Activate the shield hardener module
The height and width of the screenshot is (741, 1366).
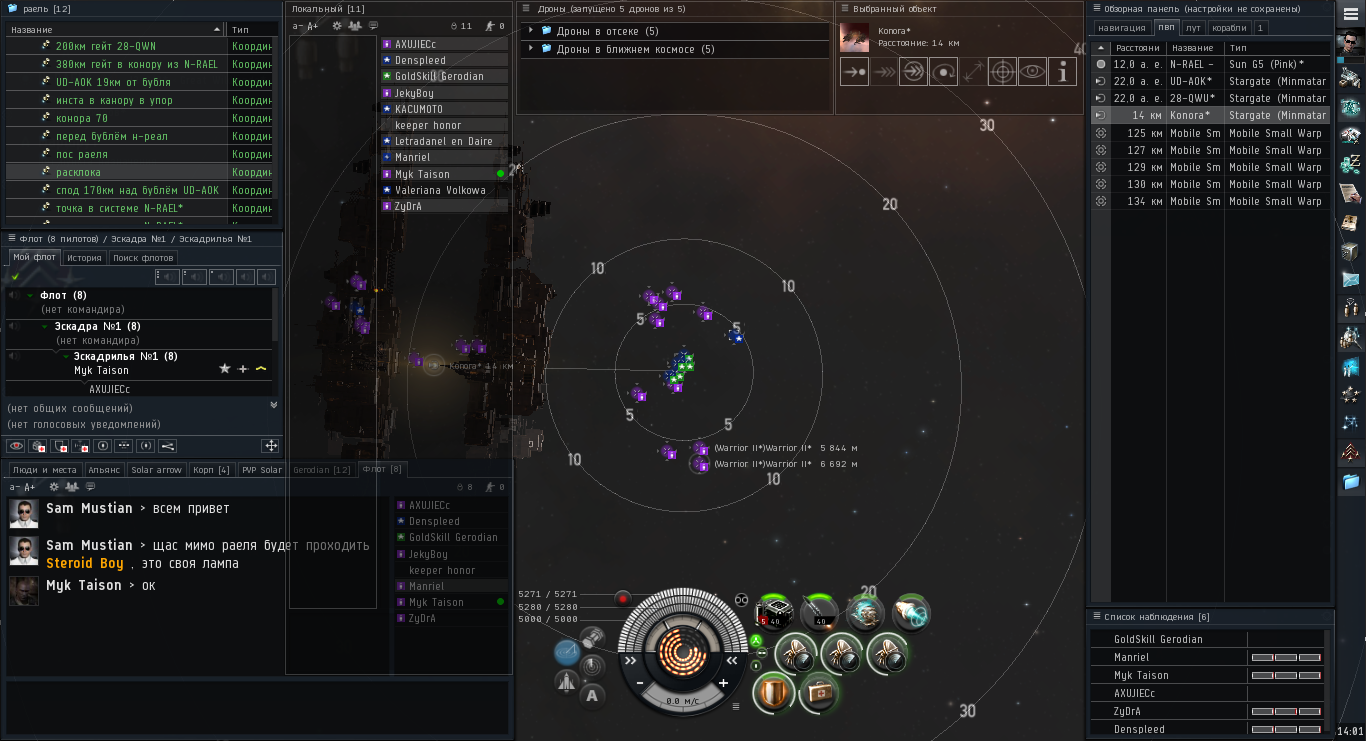(x=772, y=692)
